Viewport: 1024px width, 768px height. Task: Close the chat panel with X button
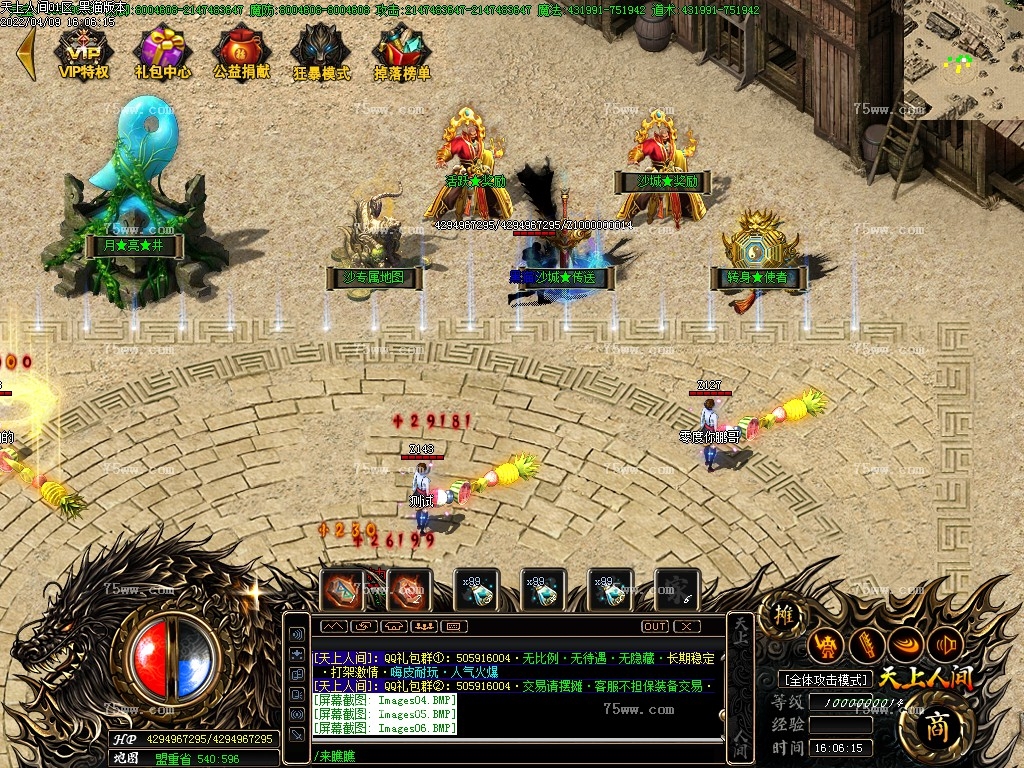click(686, 626)
